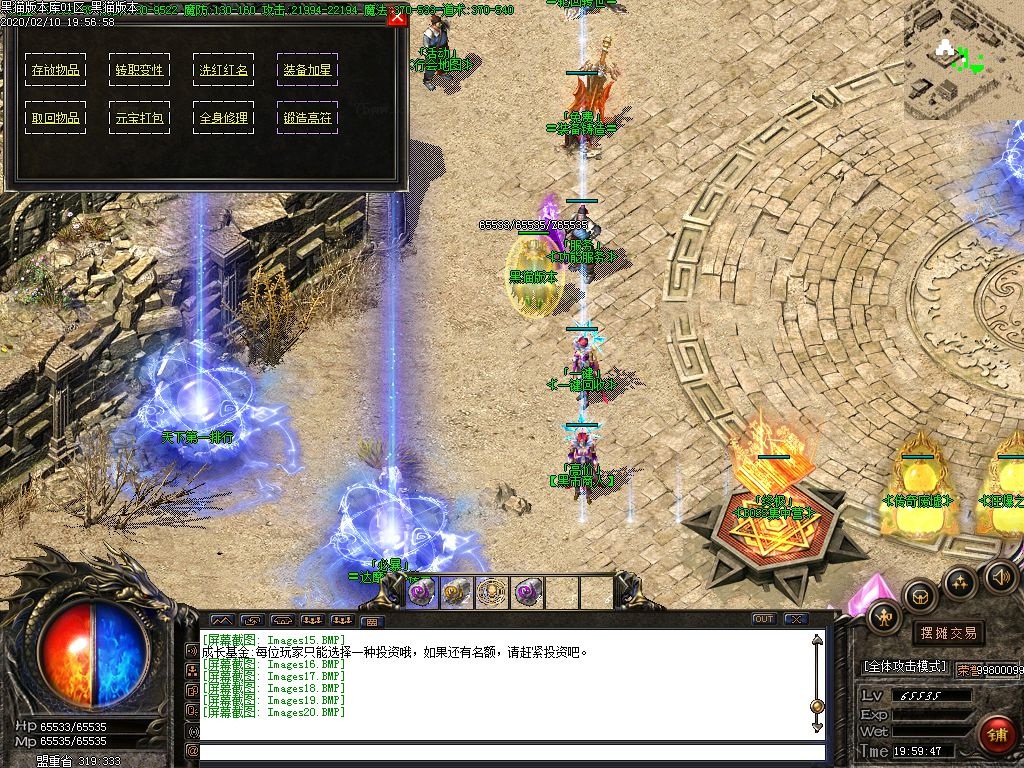Open the 转职变性 class change option
The image size is (1024, 768).
(139, 70)
